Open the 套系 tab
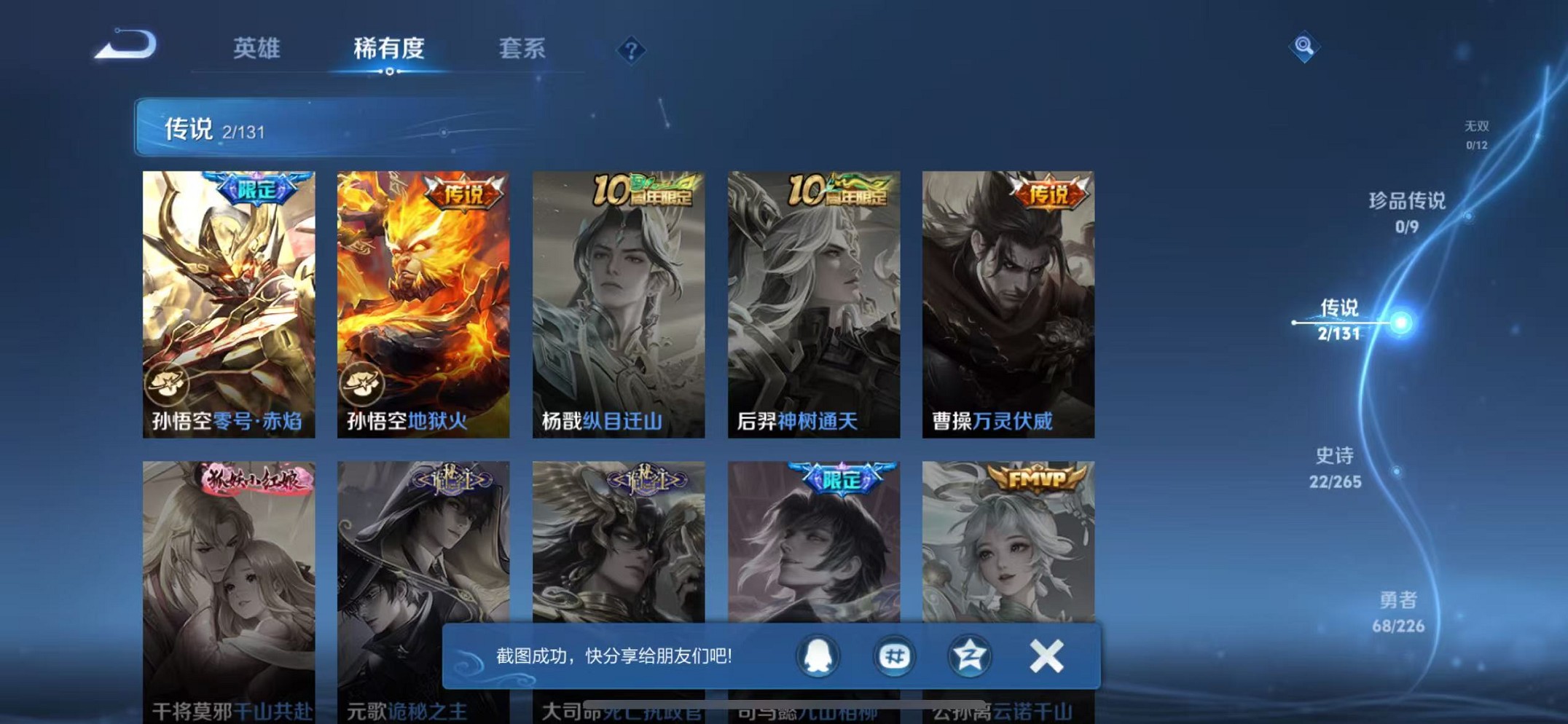 pos(522,49)
